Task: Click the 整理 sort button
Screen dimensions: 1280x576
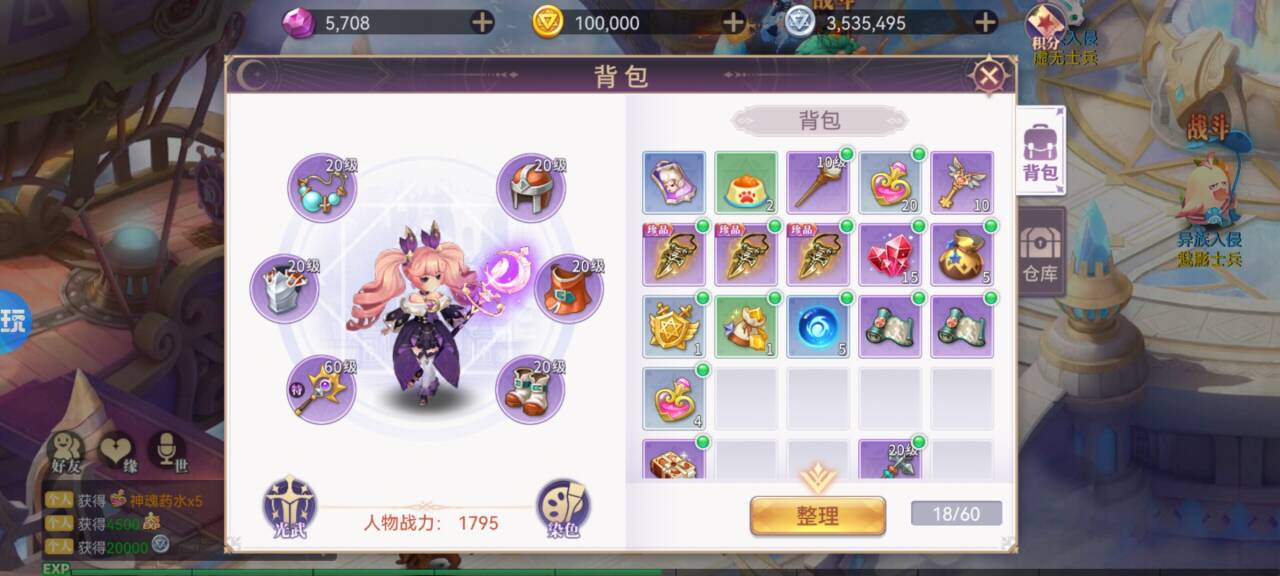Action: tap(817, 516)
